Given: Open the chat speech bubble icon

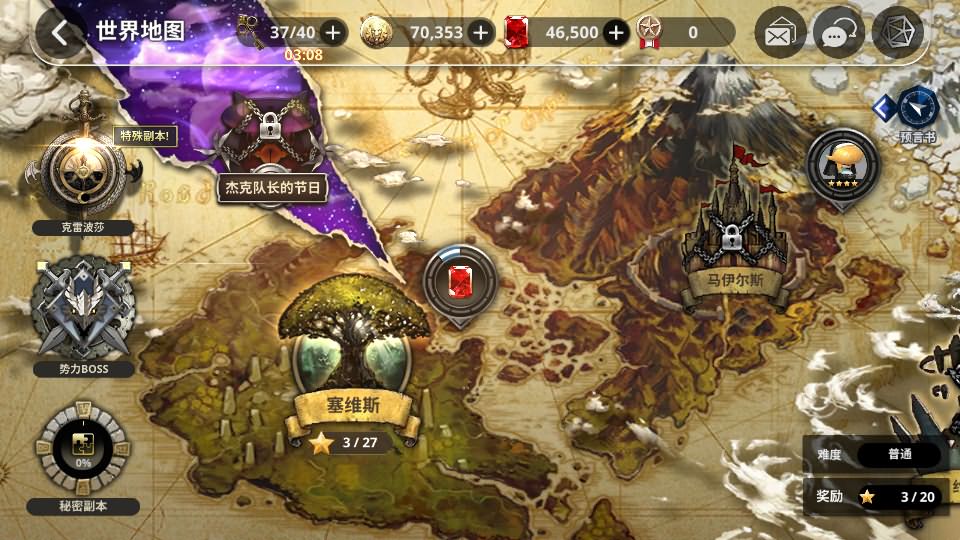Looking at the screenshot, I should (x=838, y=34).
